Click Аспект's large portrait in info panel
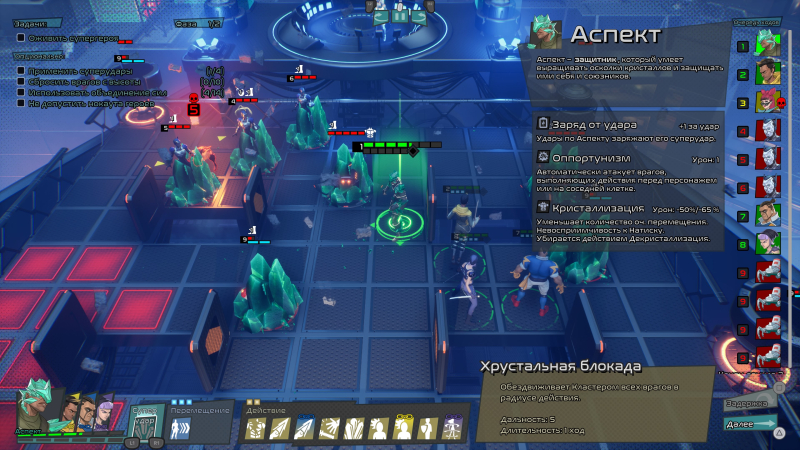The height and width of the screenshot is (450, 800). 544,35
